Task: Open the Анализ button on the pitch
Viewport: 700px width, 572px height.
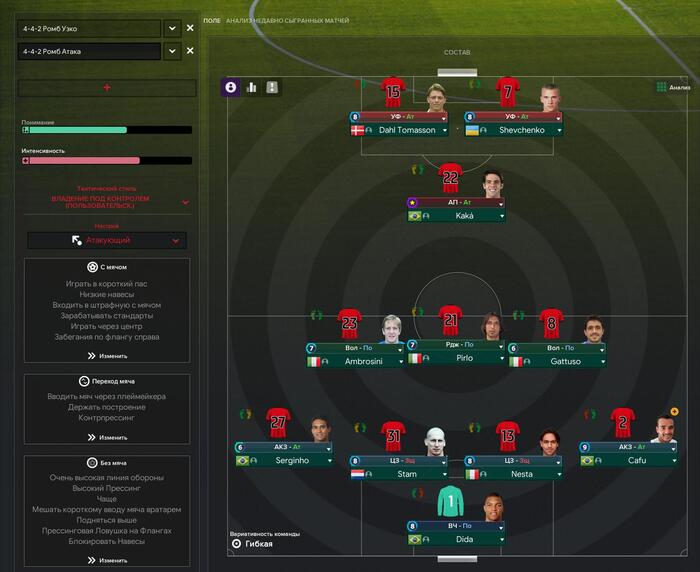Action: [673, 87]
